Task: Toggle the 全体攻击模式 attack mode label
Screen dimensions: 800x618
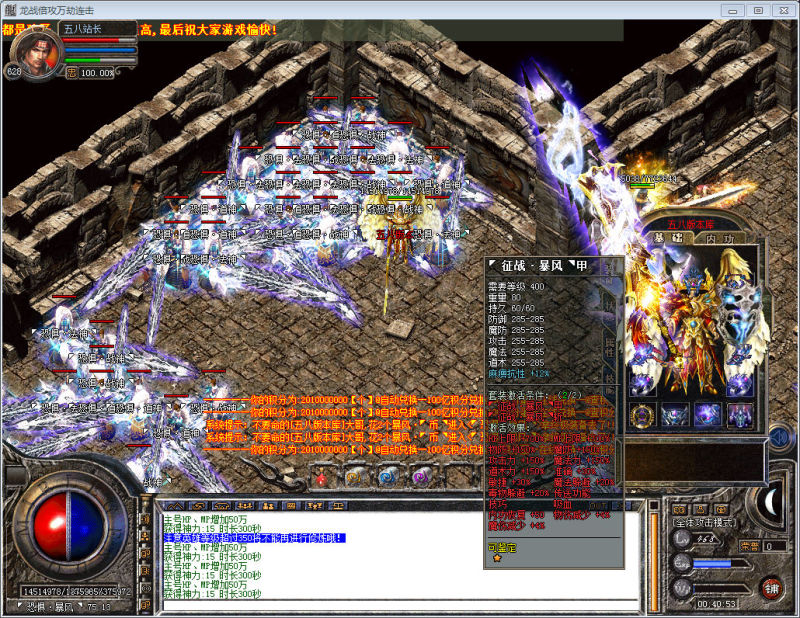Action: tap(704, 523)
